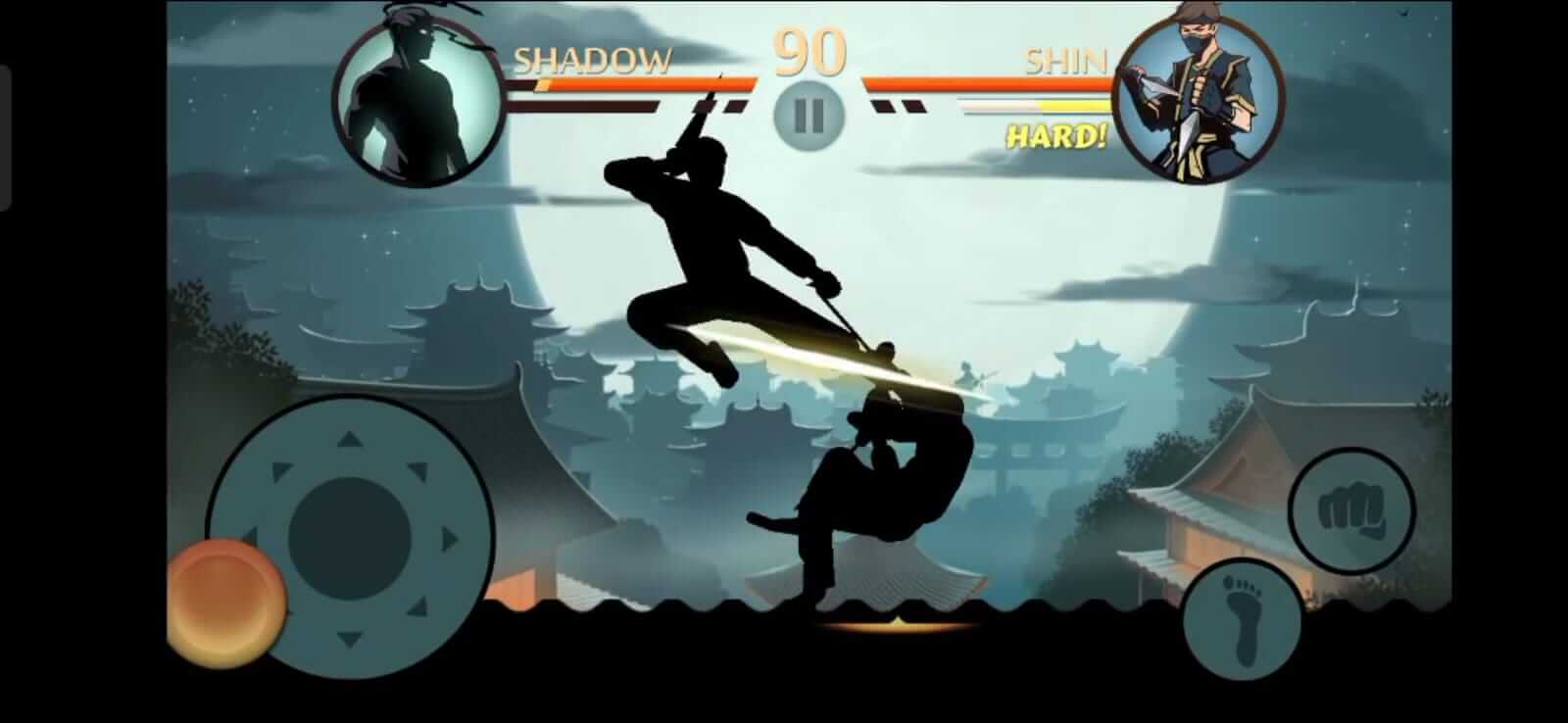The height and width of the screenshot is (723, 1568).
Task: Tap the SHADOW name label
Action: click(593, 61)
